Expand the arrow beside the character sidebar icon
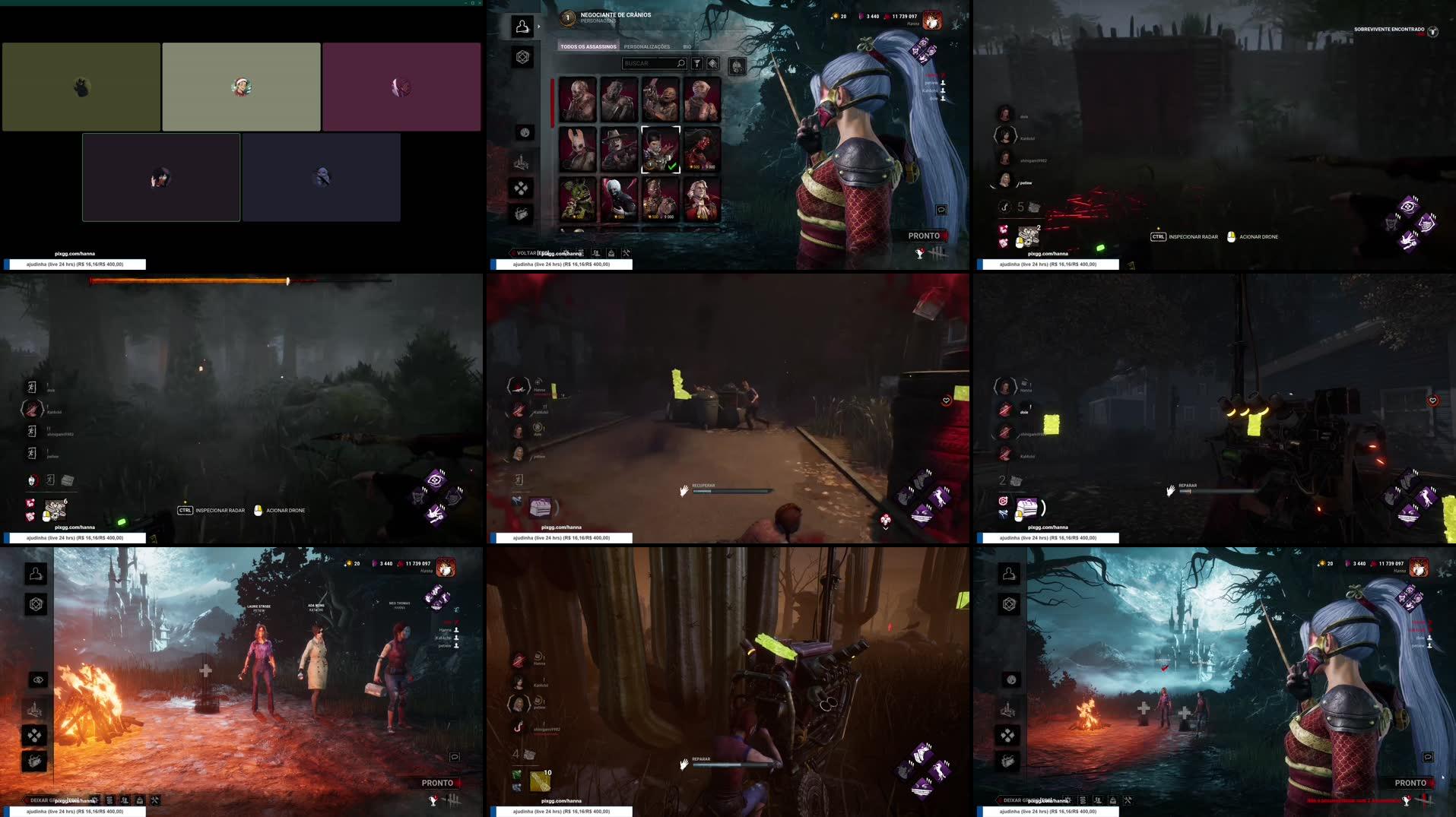The image size is (1456, 817). coord(538,26)
